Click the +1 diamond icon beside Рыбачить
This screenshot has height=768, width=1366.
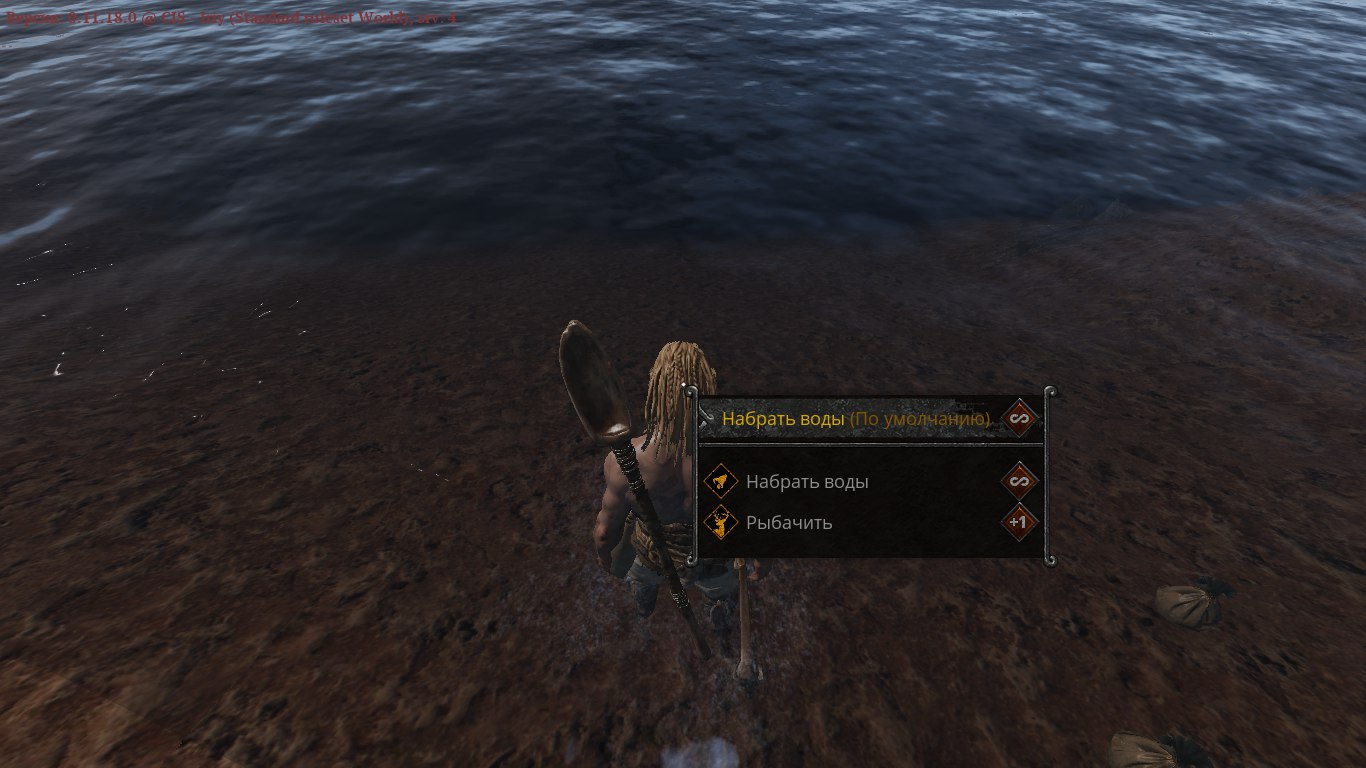coord(1018,522)
